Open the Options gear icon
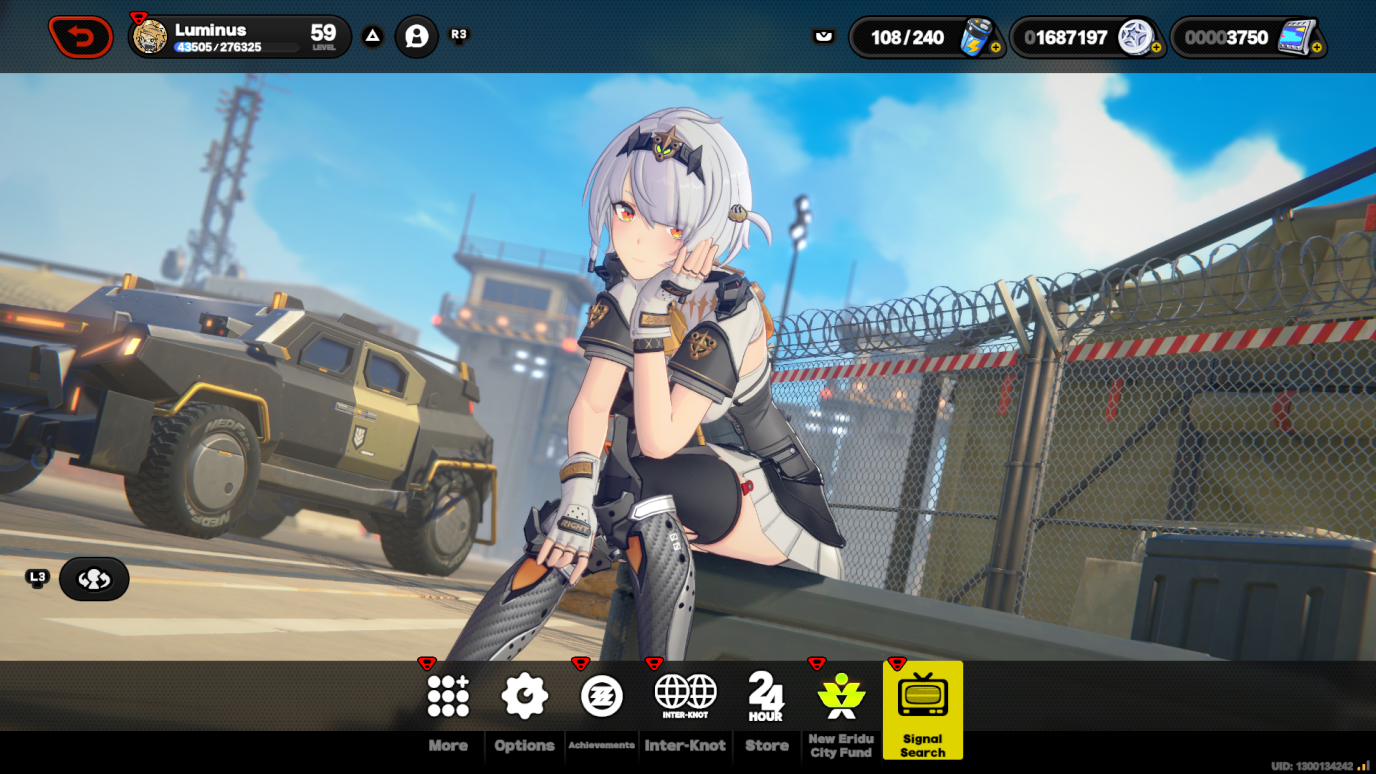Screen dimensions: 1376x774 point(523,693)
